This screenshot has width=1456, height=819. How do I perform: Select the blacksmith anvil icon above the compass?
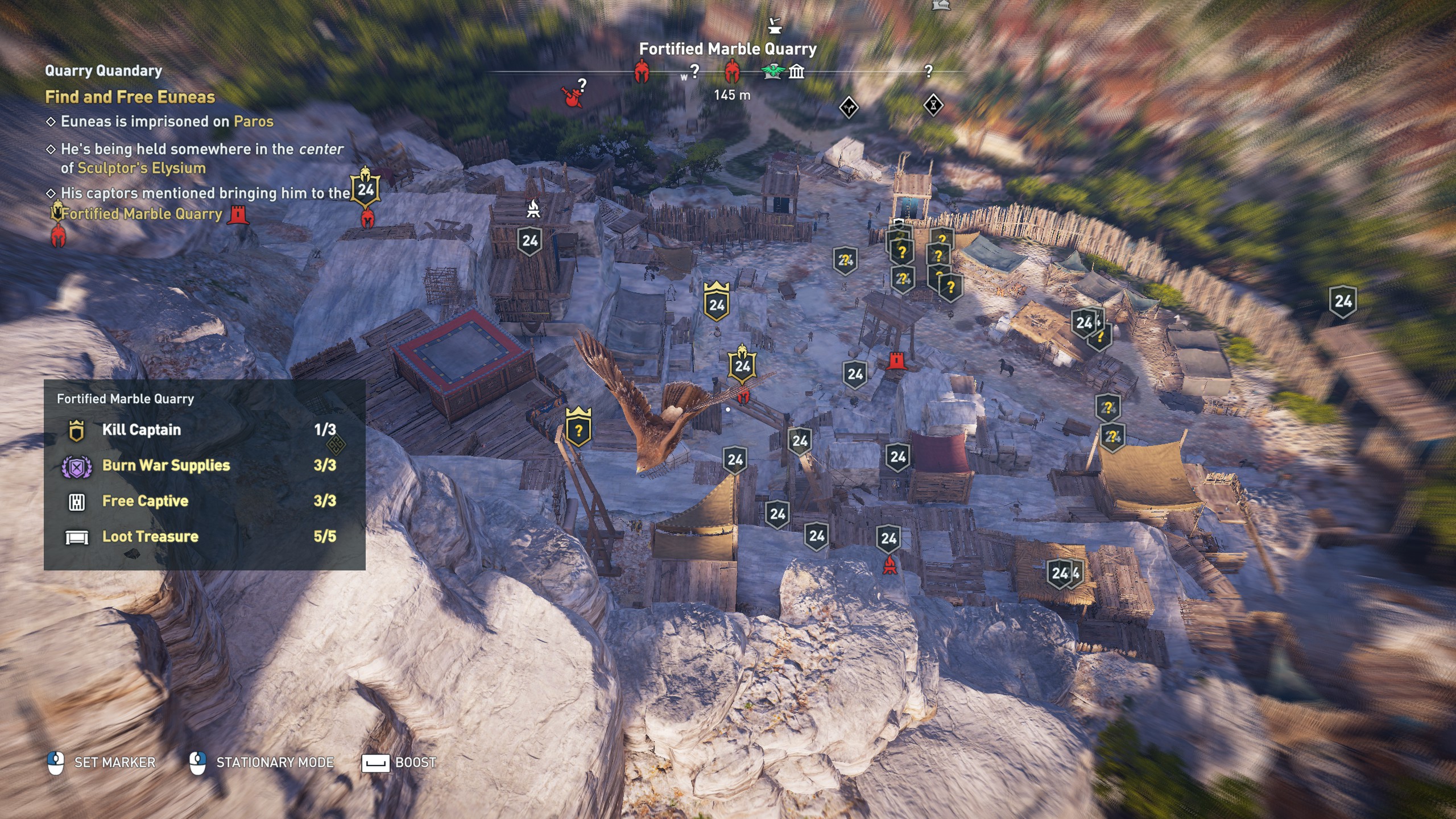point(774,26)
